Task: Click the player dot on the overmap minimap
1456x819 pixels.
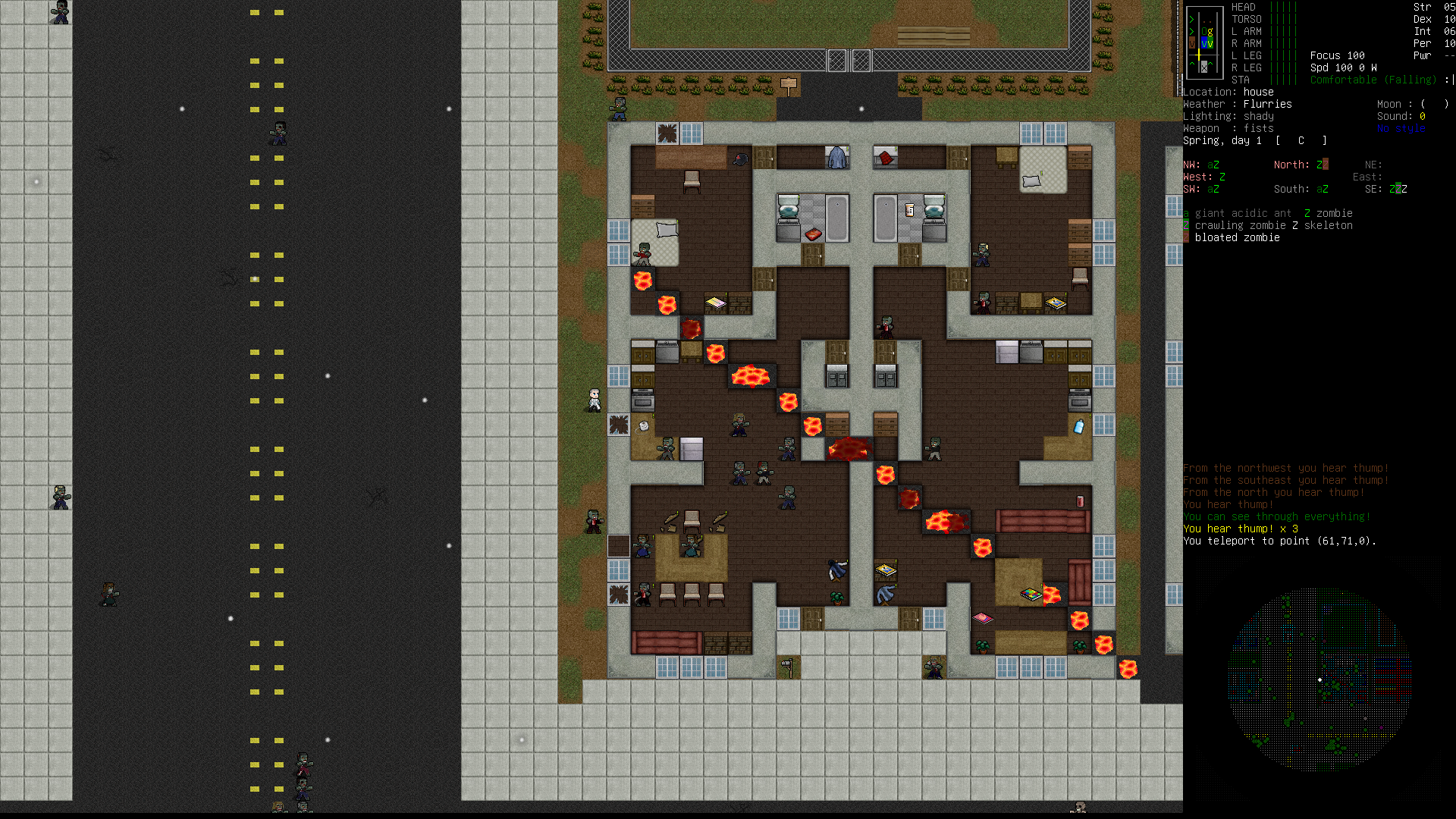Action: 1320,679
